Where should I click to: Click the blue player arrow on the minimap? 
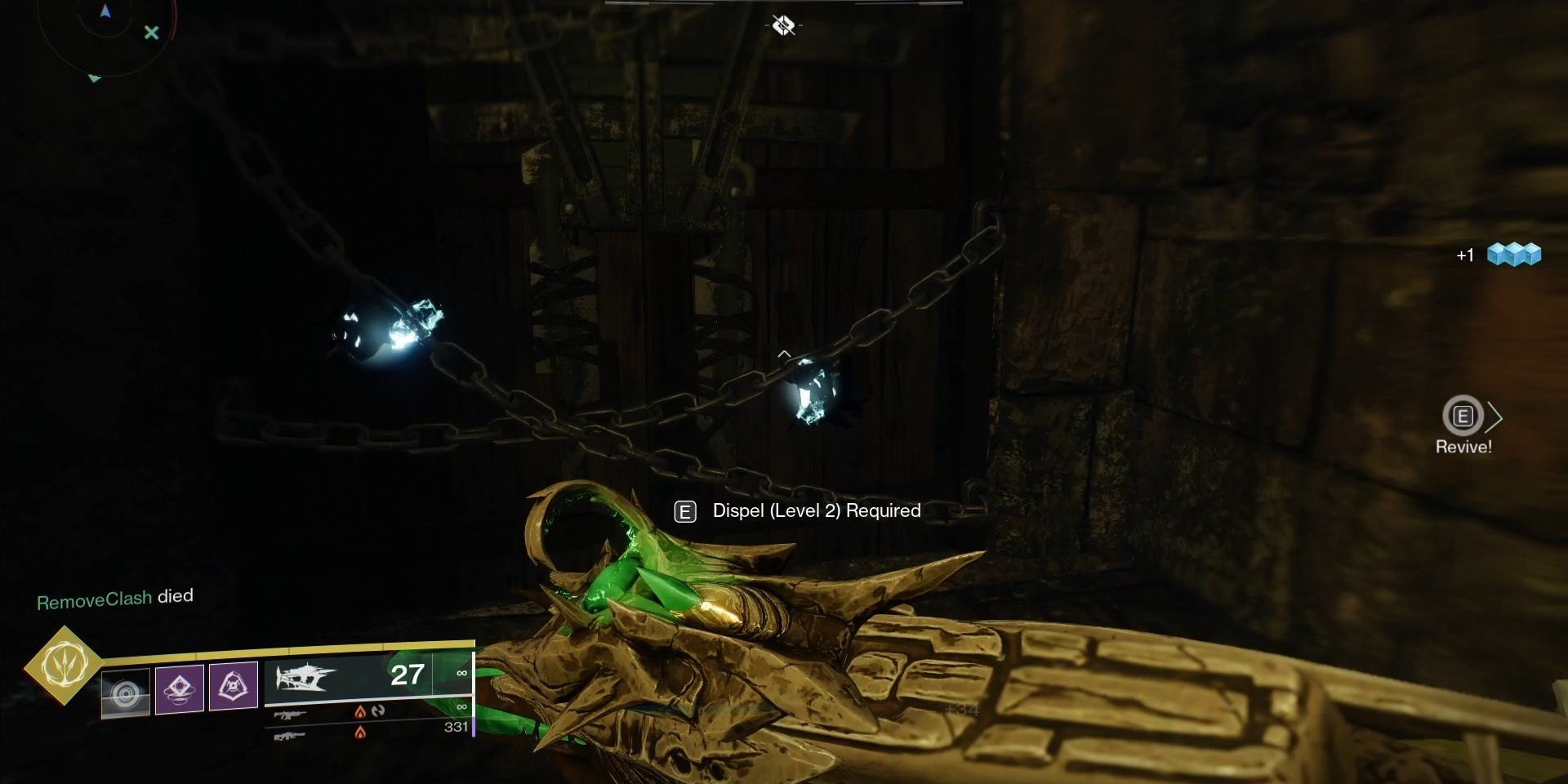tap(105, 11)
